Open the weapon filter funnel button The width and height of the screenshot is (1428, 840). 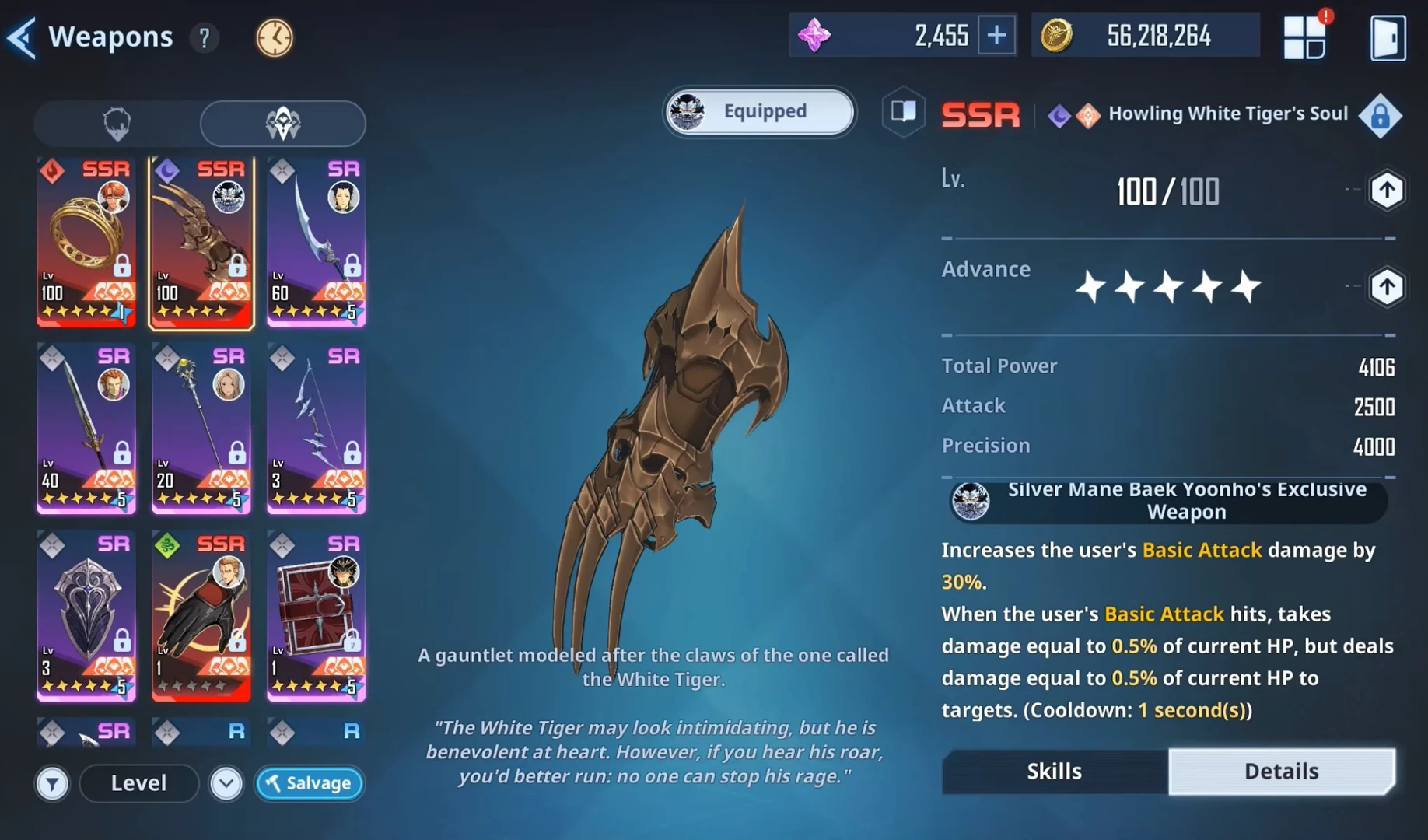52,783
